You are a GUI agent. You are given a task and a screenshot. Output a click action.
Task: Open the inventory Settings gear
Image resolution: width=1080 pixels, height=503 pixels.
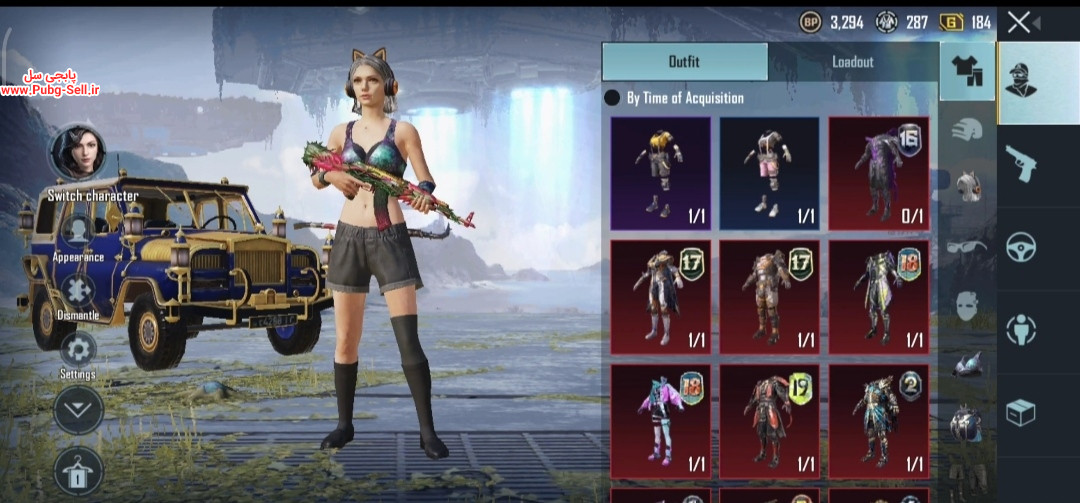pos(78,349)
